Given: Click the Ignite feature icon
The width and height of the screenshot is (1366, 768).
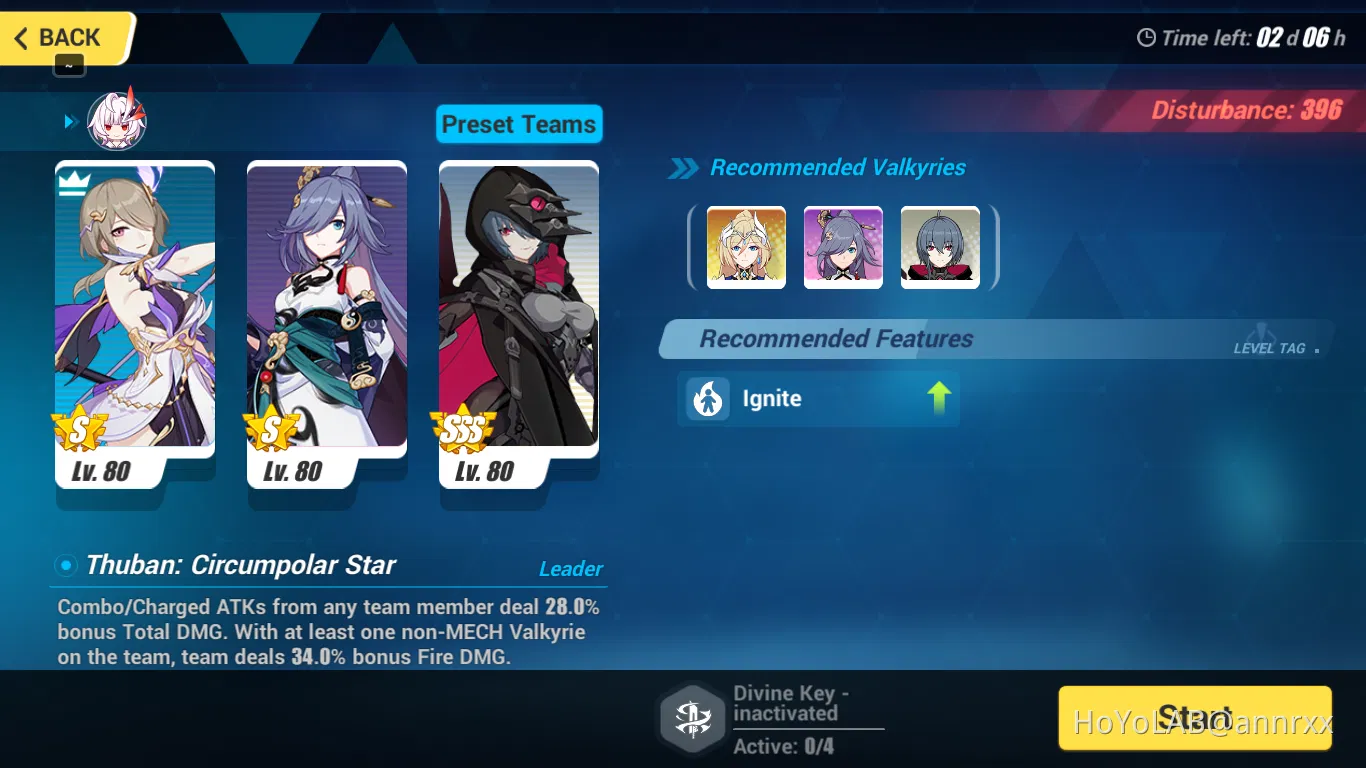Looking at the screenshot, I should pyautogui.click(x=707, y=399).
